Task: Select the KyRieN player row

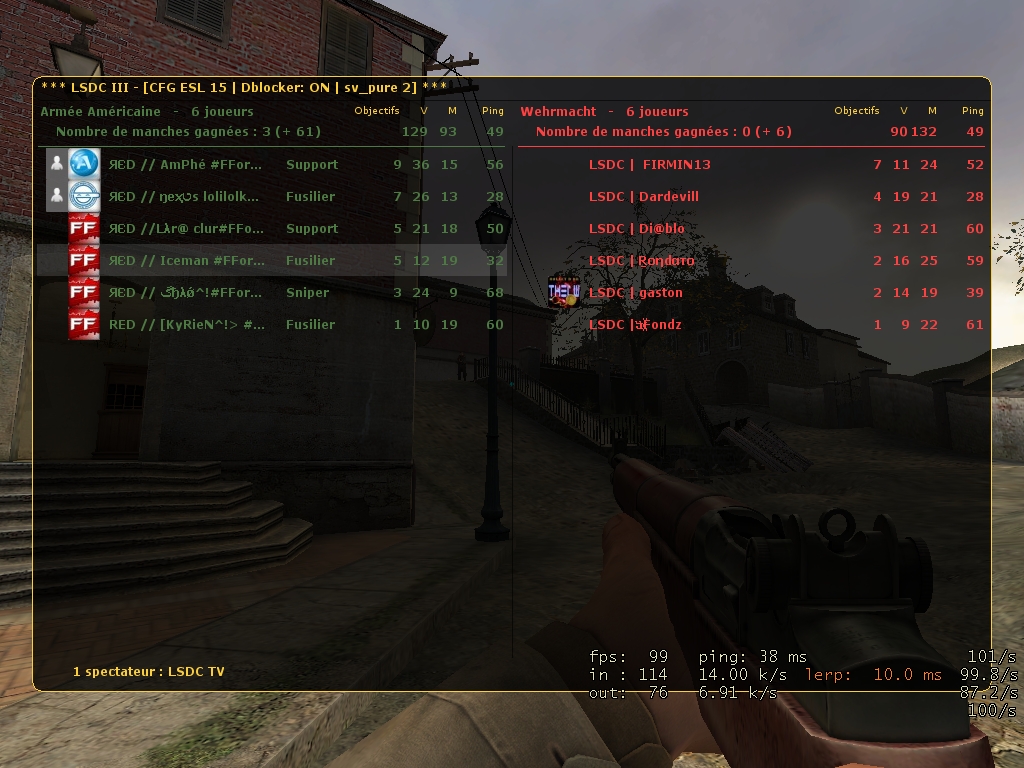Action: coord(272,324)
